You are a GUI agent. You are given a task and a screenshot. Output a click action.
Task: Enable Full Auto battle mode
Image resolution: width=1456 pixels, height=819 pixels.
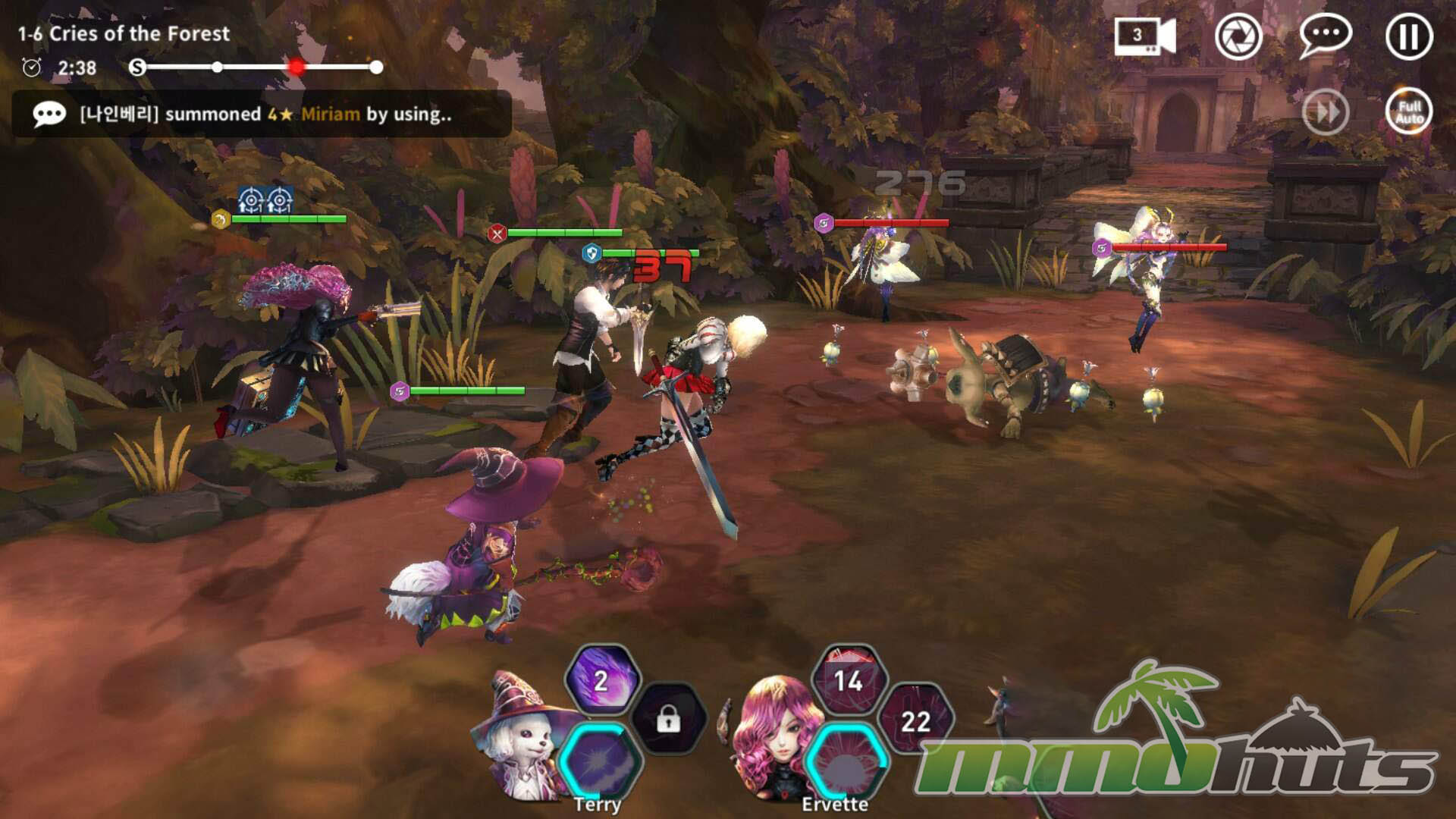click(x=1409, y=113)
